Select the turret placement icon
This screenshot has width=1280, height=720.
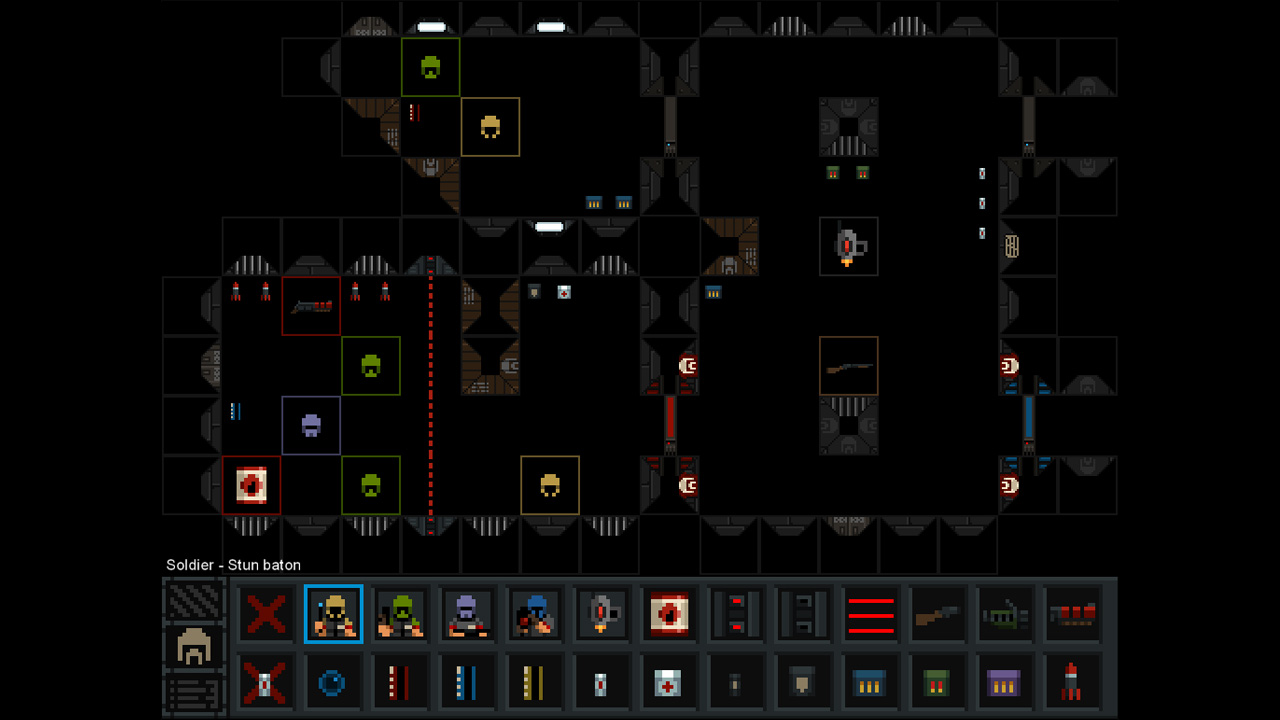(601, 614)
